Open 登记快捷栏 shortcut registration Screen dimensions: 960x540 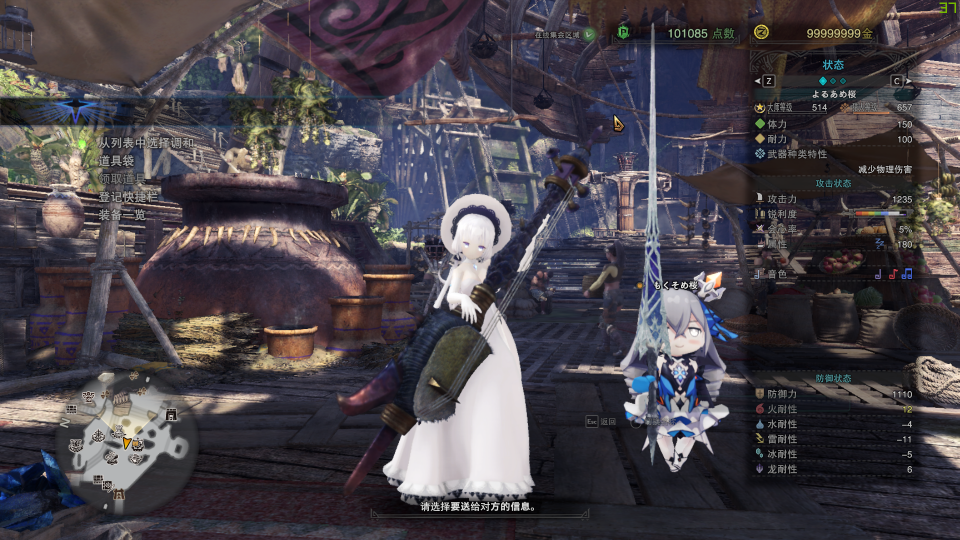click(x=132, y=197)
